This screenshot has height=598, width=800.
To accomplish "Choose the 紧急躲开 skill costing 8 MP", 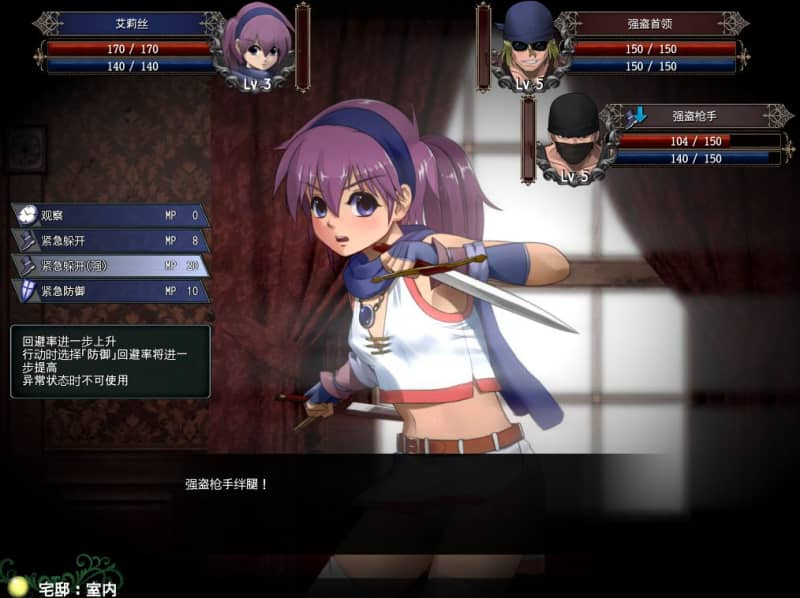I will pyautogui.click(x=110, y=240).
